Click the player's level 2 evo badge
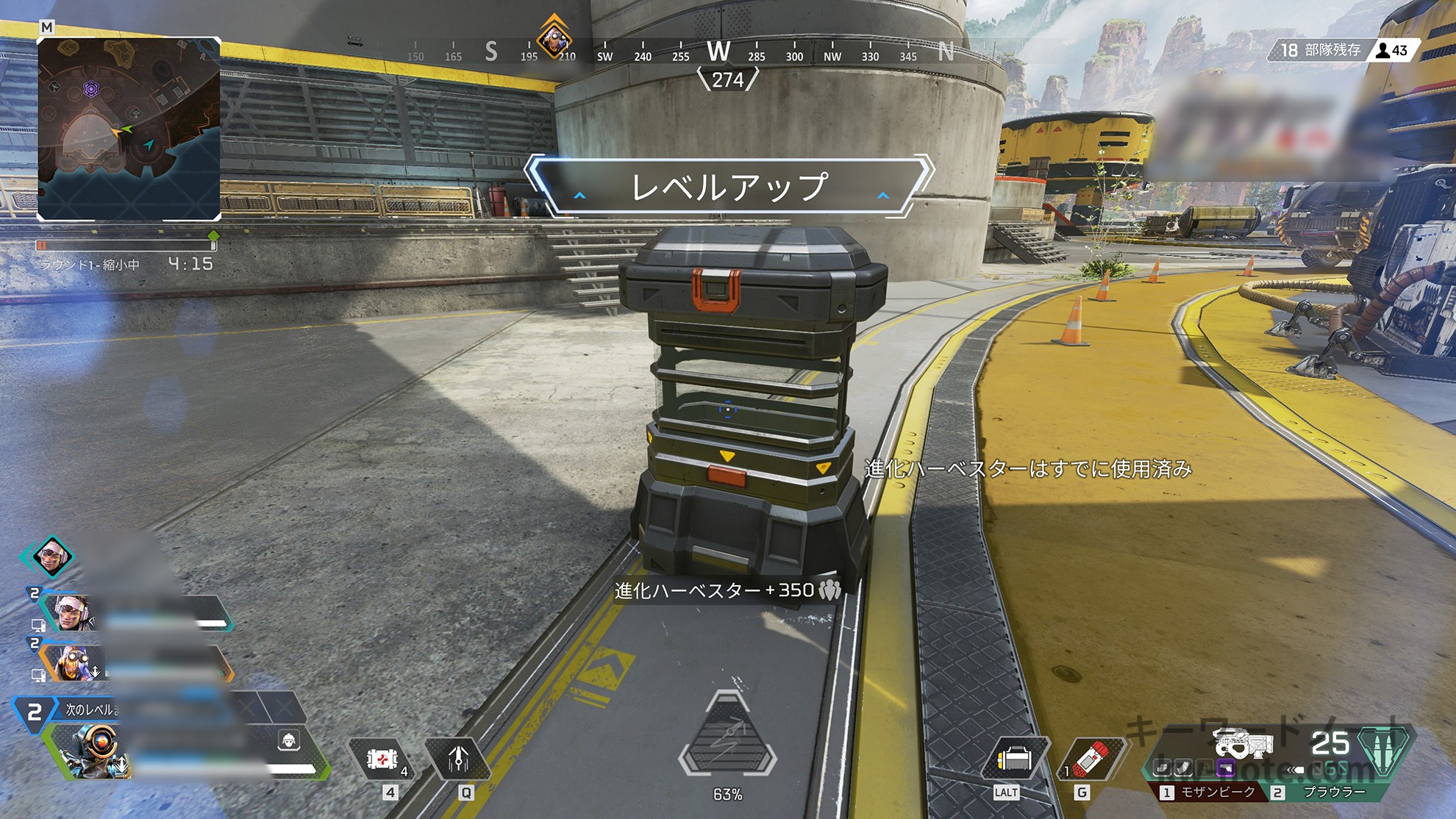The width and height of the screenshot is (1456, 819). 34,712
